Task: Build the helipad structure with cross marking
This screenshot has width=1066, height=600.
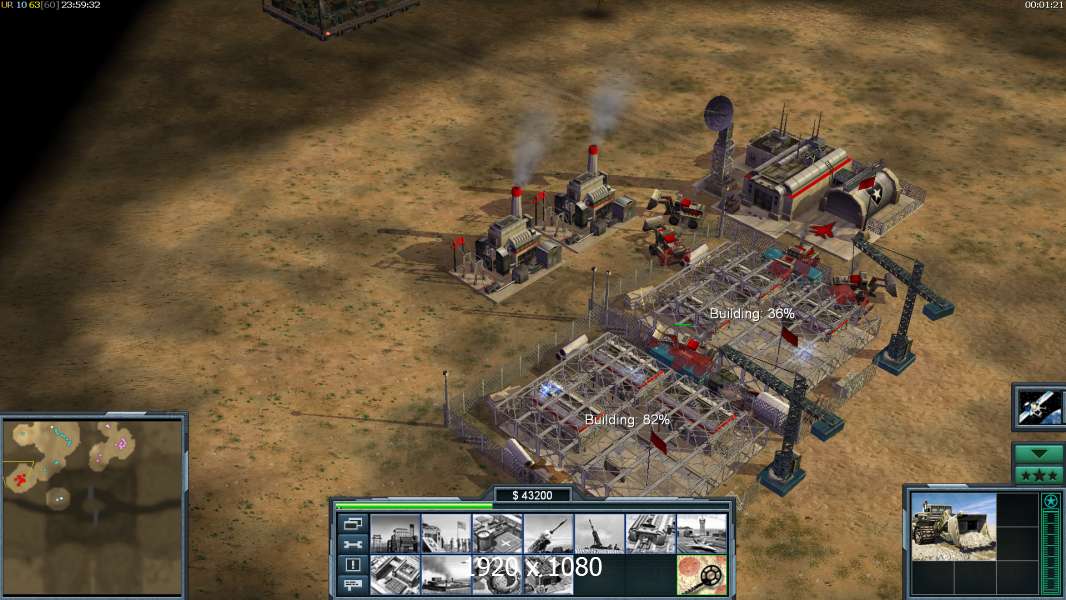Action: click(x=497, y=534)
